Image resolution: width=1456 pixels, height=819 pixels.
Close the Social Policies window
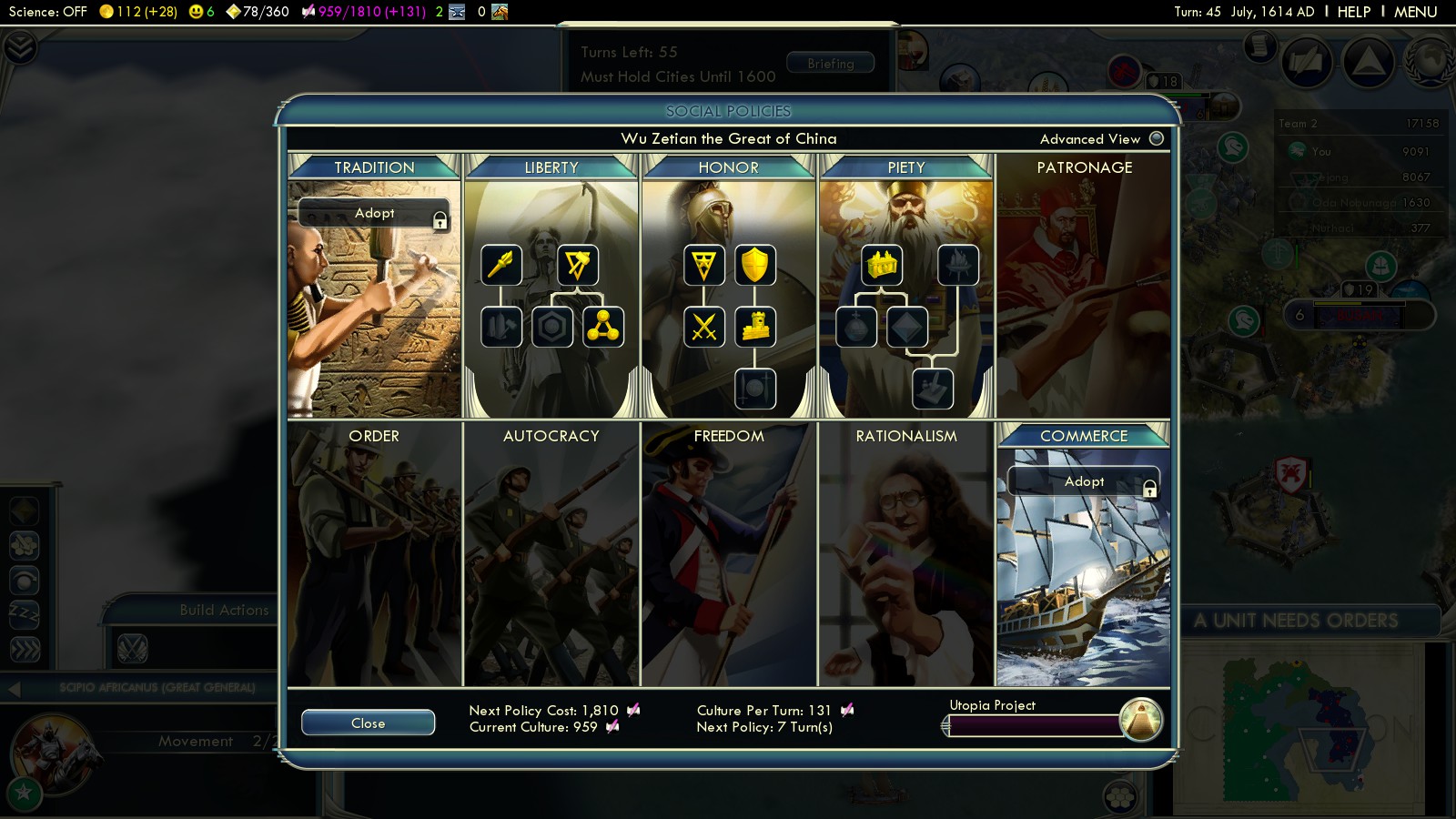click(x=368, y=723)
